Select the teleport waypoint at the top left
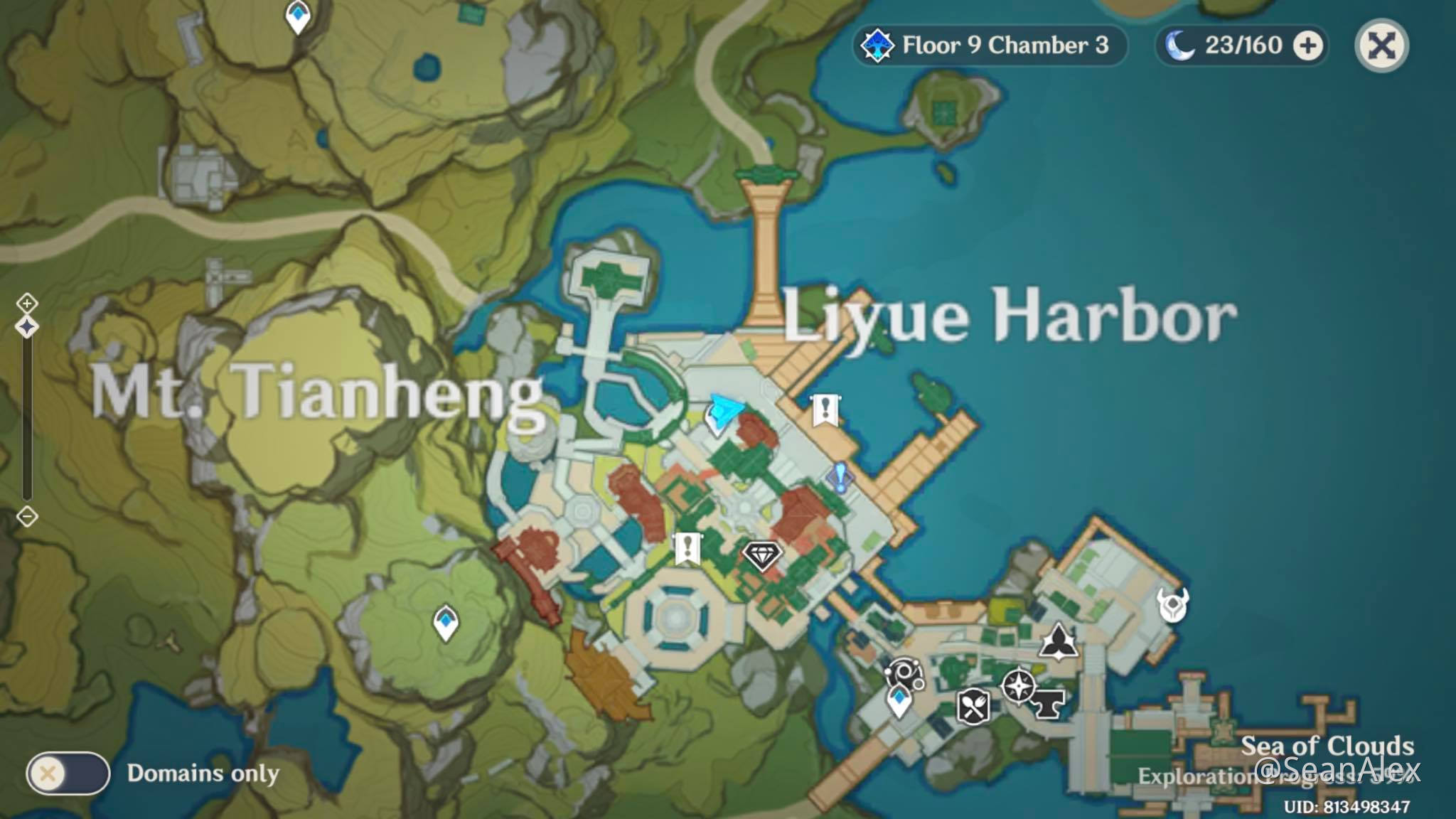The image size is (1456, 819). tap(296, 16)
